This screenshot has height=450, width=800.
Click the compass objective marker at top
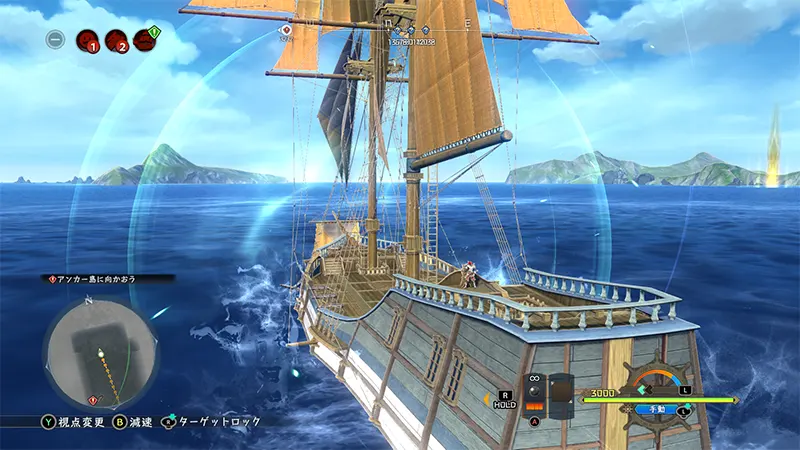pyautogui.click(x=286, y=30)
